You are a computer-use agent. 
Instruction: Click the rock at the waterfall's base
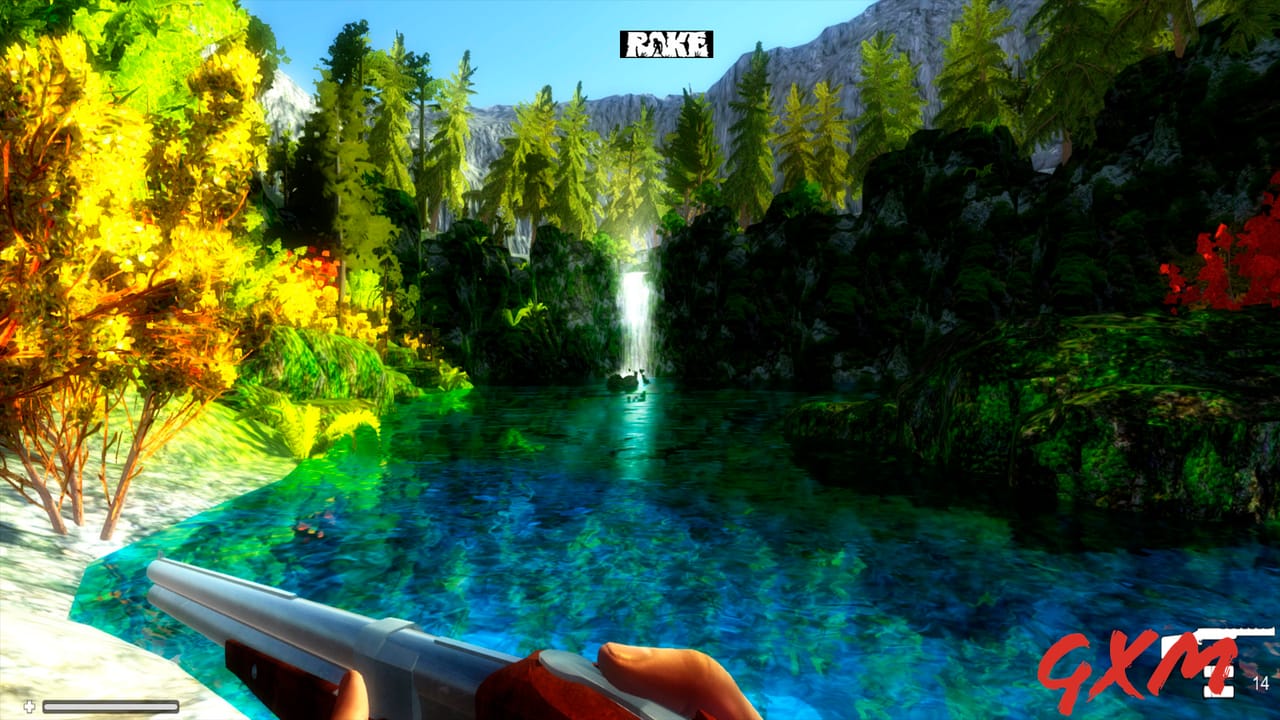tap(630, 380)
